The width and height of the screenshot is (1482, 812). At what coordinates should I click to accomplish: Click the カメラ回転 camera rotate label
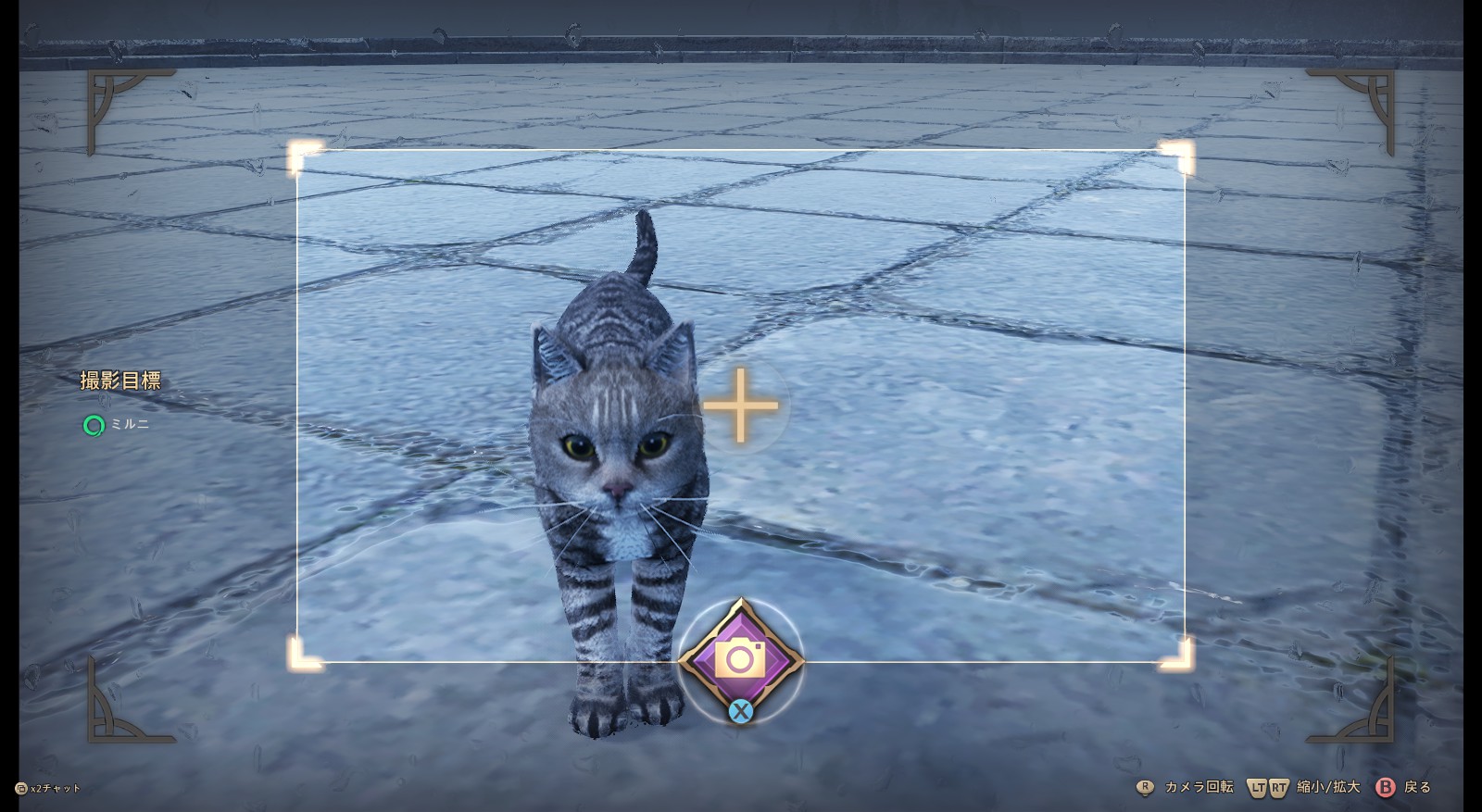1199,787
